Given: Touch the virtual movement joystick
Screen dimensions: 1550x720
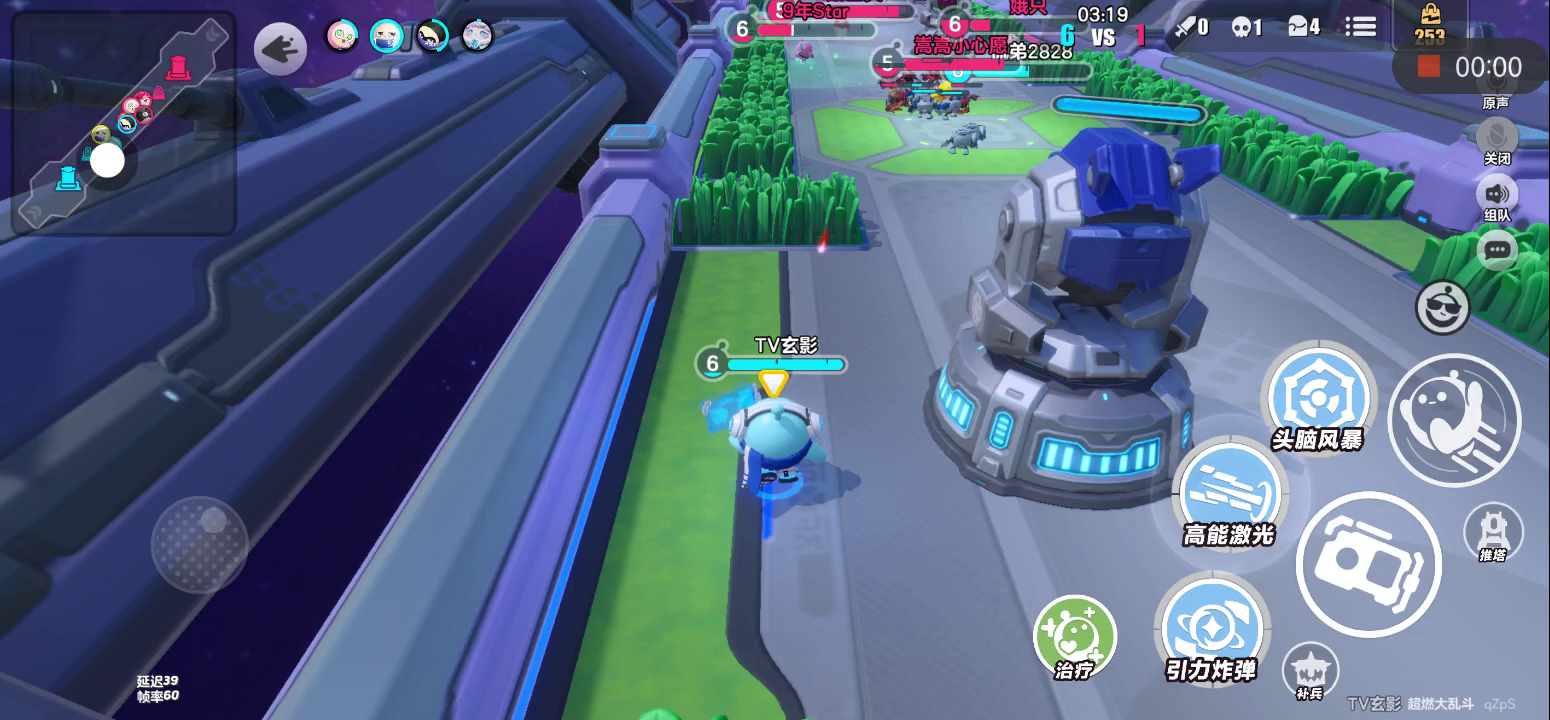Looking at the screenshot, I should pyautogui.click(x=200, y=543).
